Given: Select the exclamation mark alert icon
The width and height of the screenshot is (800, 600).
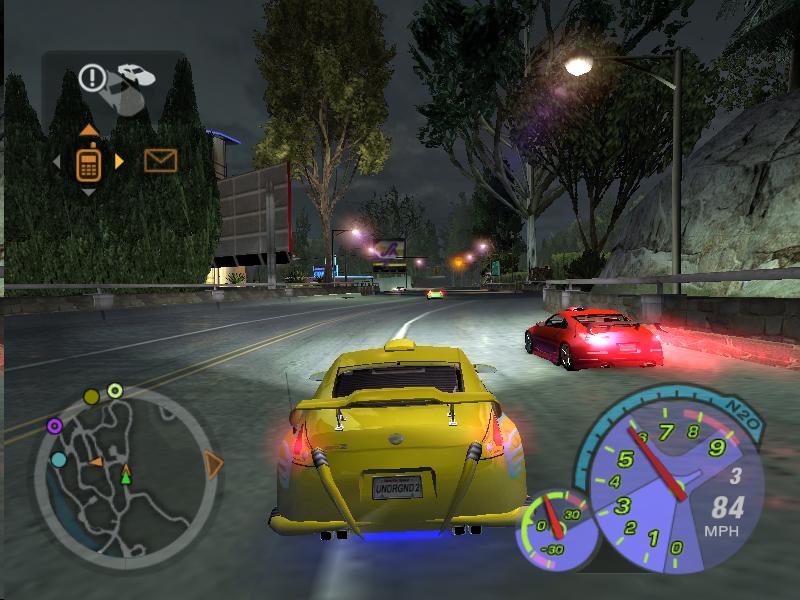Looking at the screenshot, I should [x=93, y=77].
